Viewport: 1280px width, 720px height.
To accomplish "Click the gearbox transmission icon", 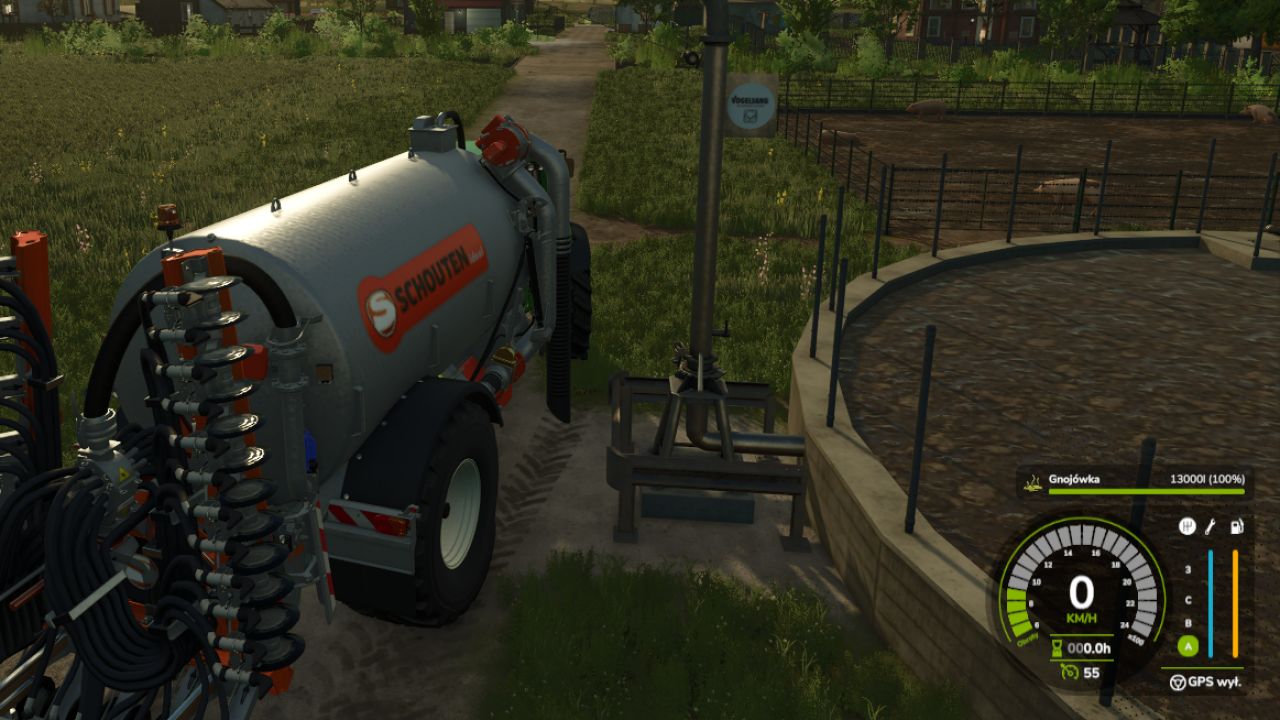I will click(1187, 526).
